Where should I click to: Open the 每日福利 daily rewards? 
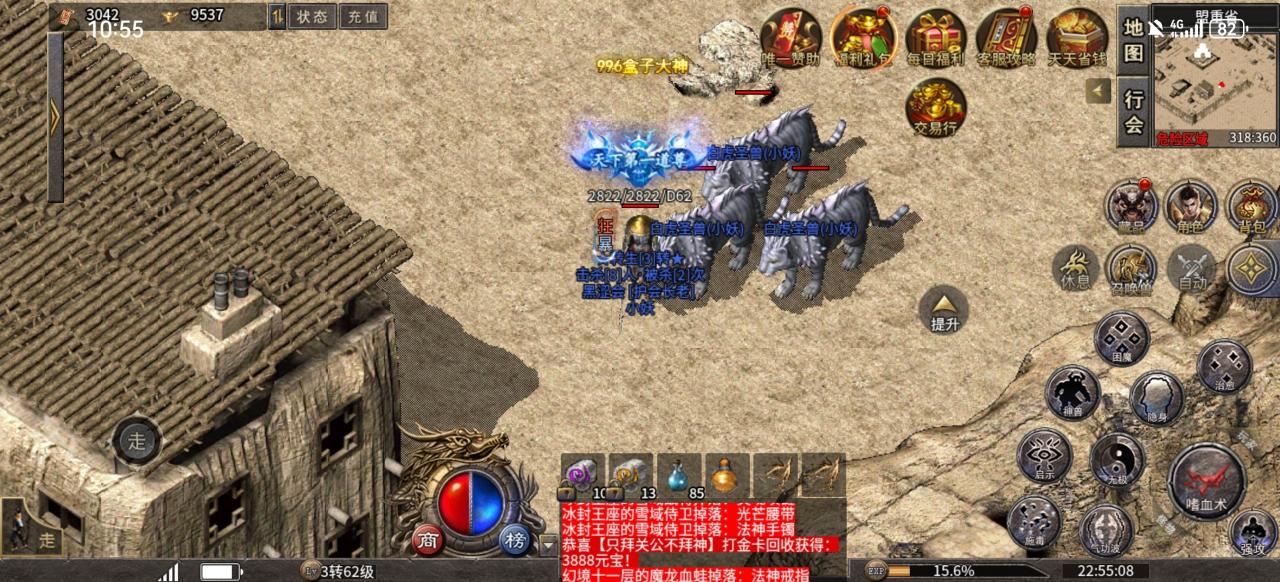pos(935,39)
